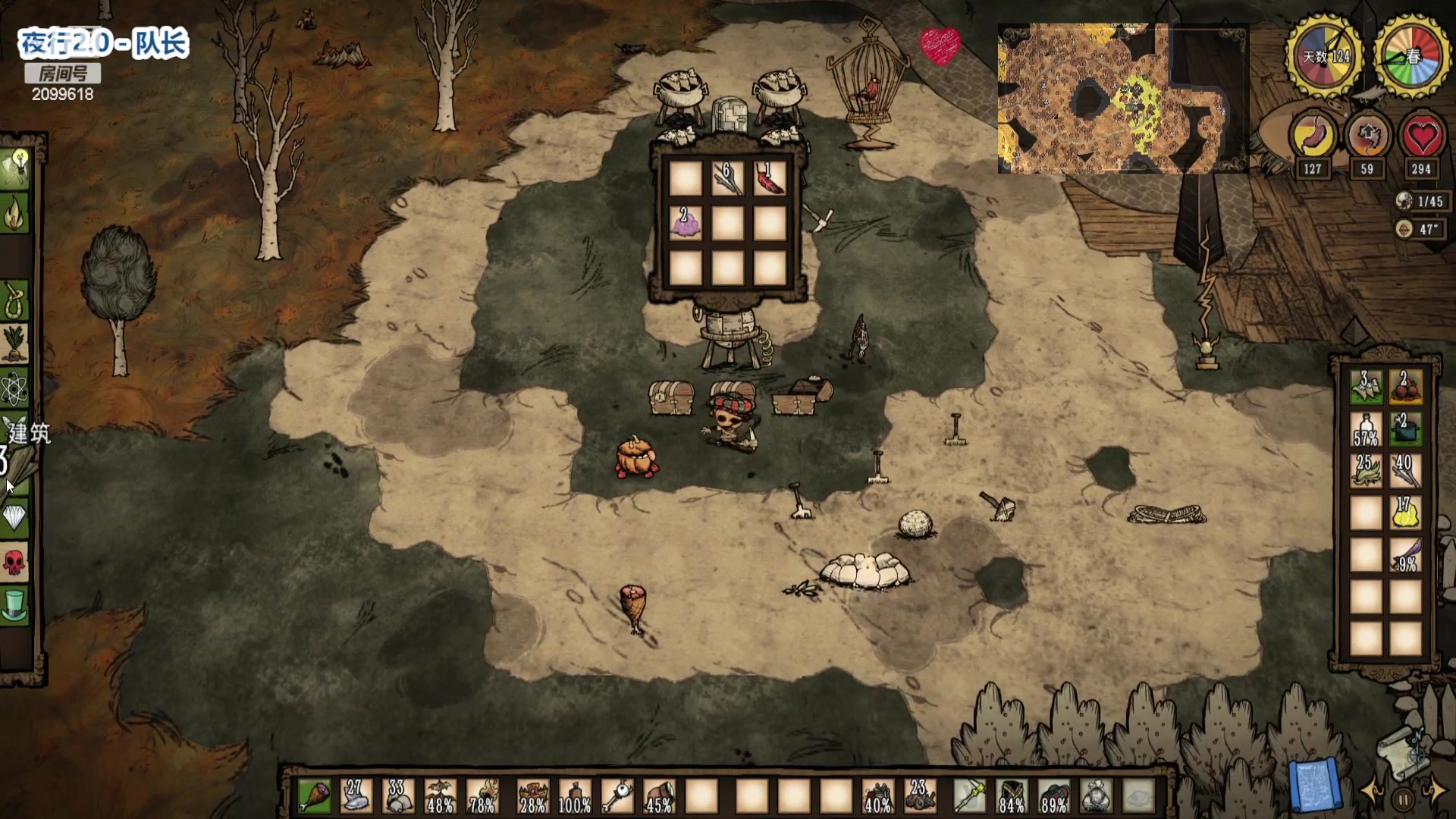Grab the purple gem stack from the container
The image size is (1456, 819).
point(686,224)
